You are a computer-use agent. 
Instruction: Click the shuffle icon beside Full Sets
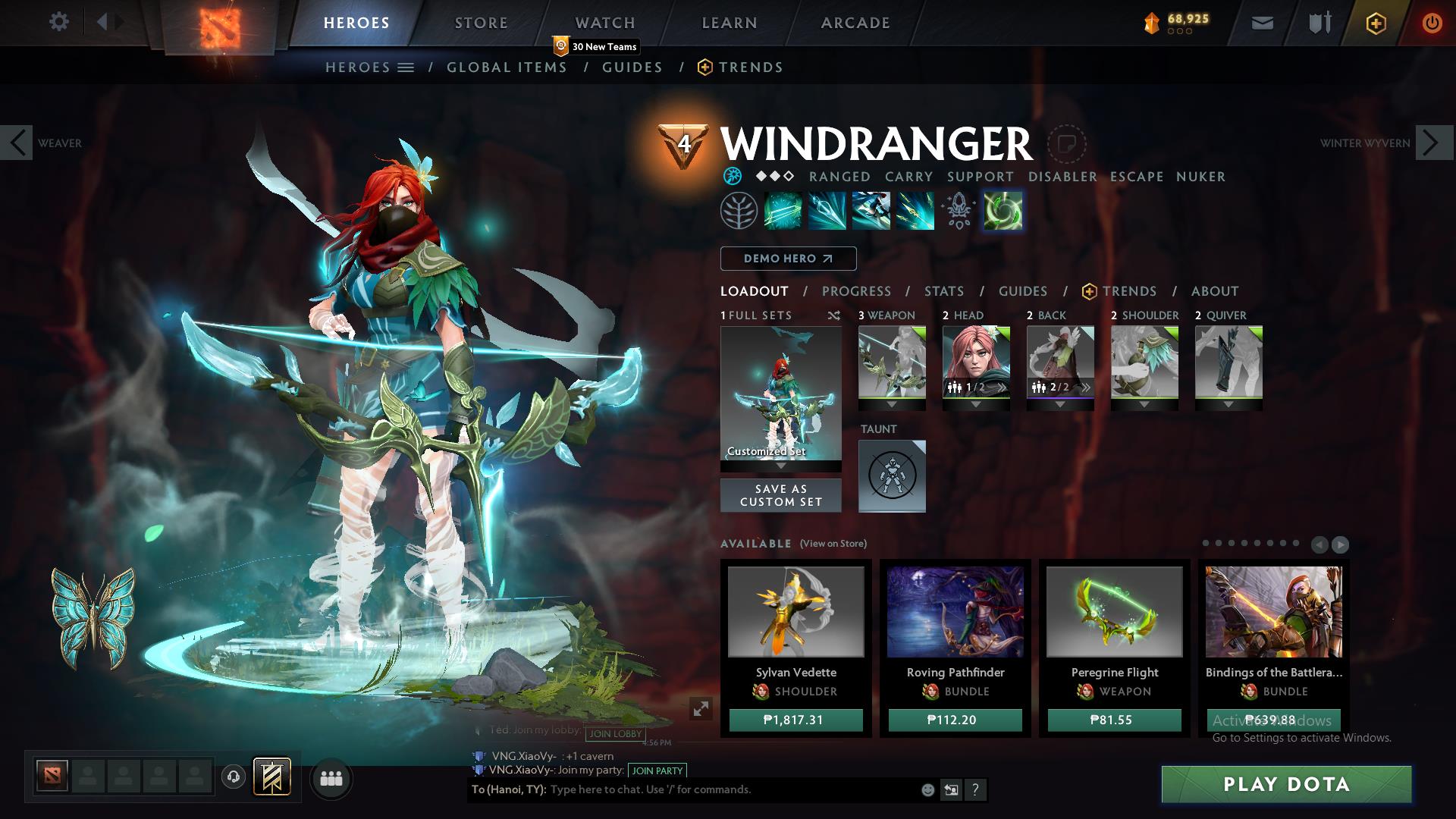click(834, 316)
